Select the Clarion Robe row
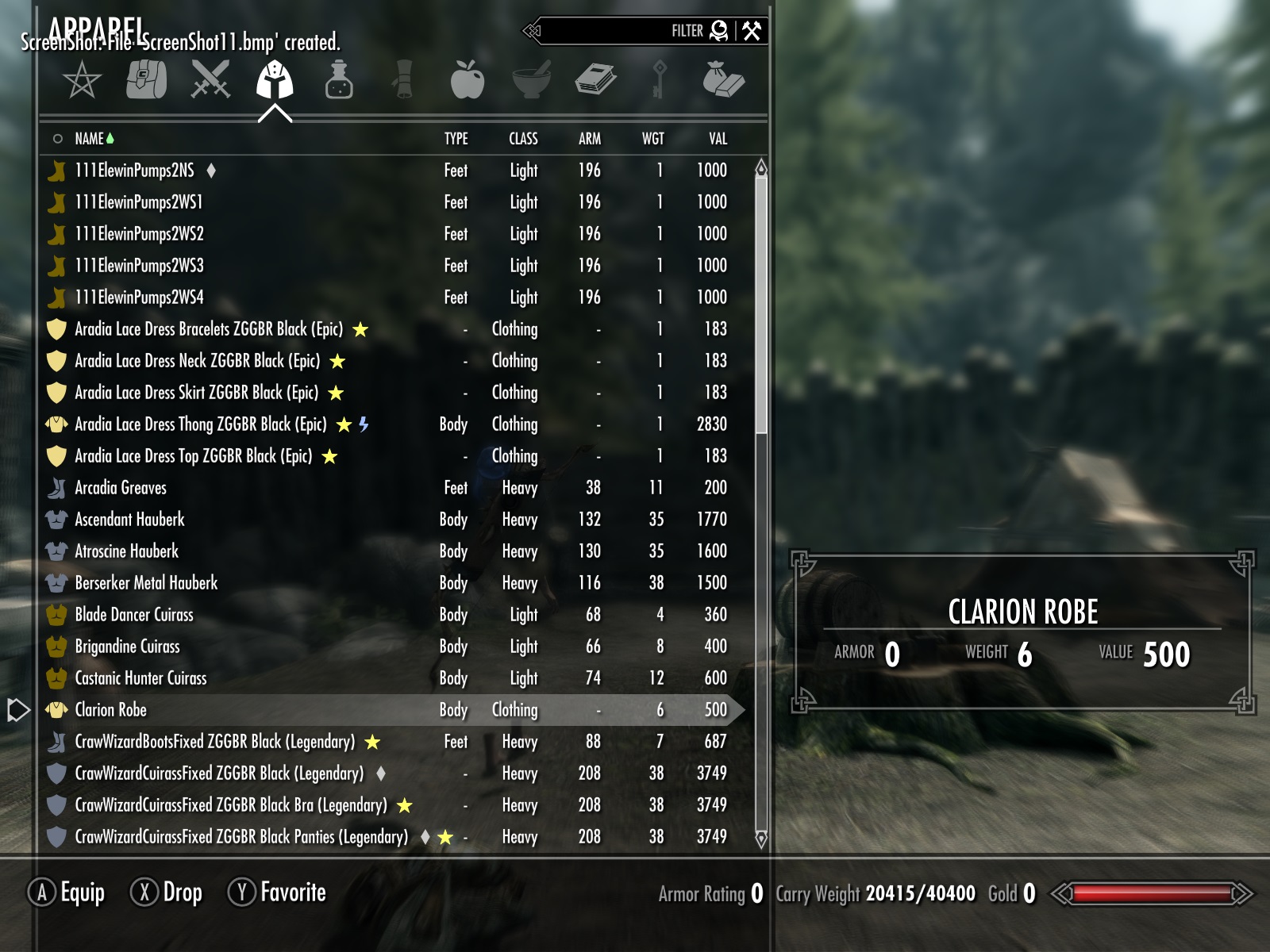Screen dimensions: 1270x952 (111, 710)
